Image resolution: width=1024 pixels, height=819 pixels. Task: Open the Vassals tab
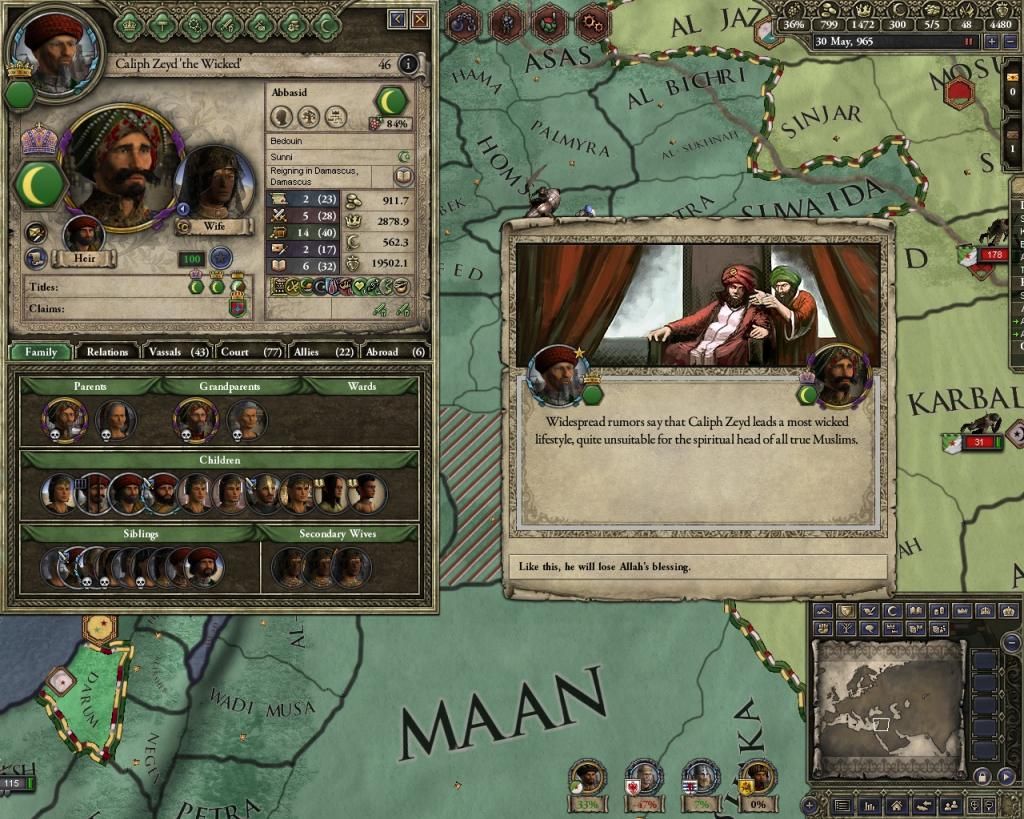[x=176, y=352]
